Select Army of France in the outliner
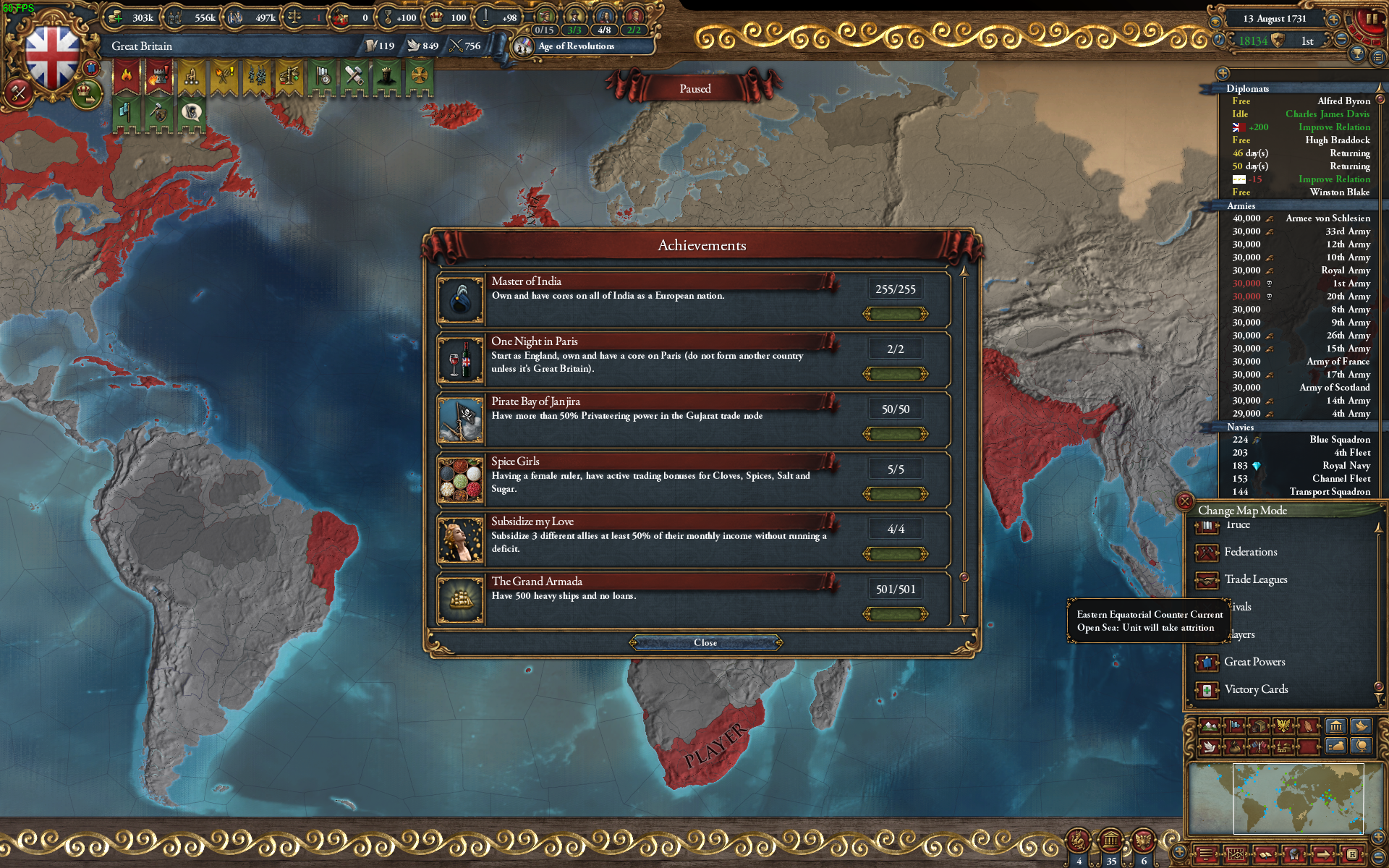Viewport: 1389px width, 868px height. [1338, 362]
